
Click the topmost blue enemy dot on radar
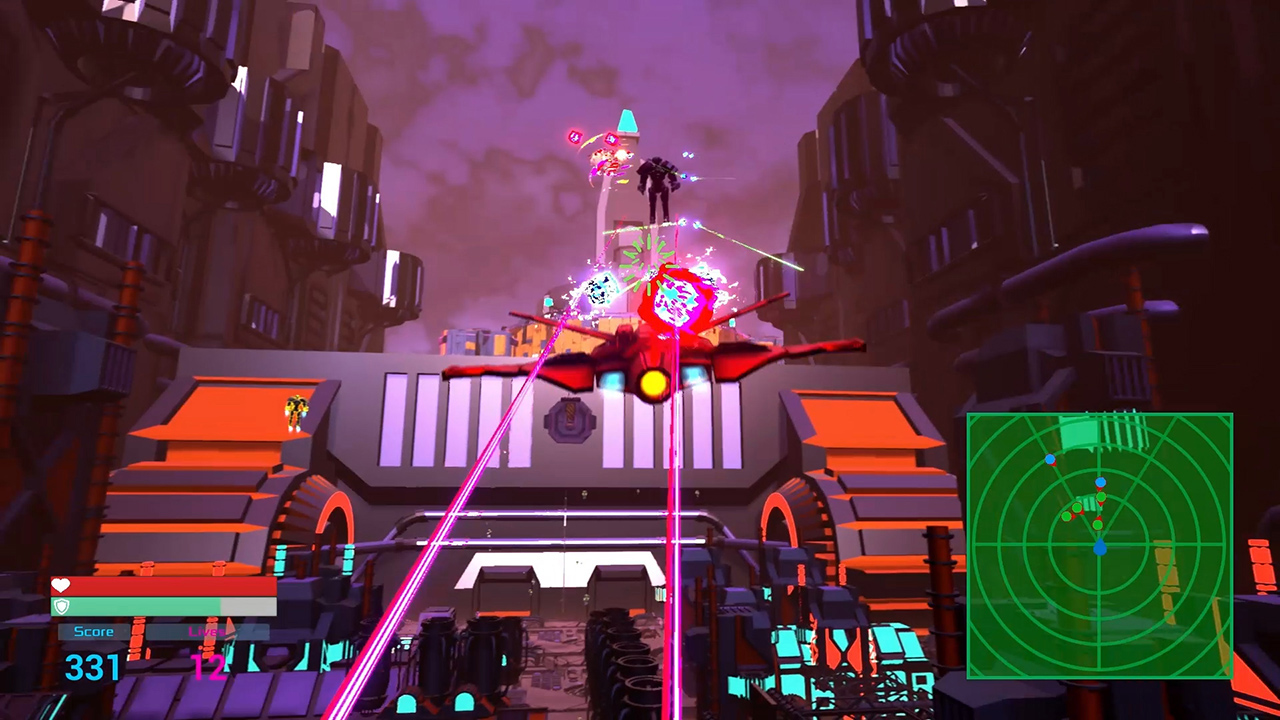pos(1050,460)
